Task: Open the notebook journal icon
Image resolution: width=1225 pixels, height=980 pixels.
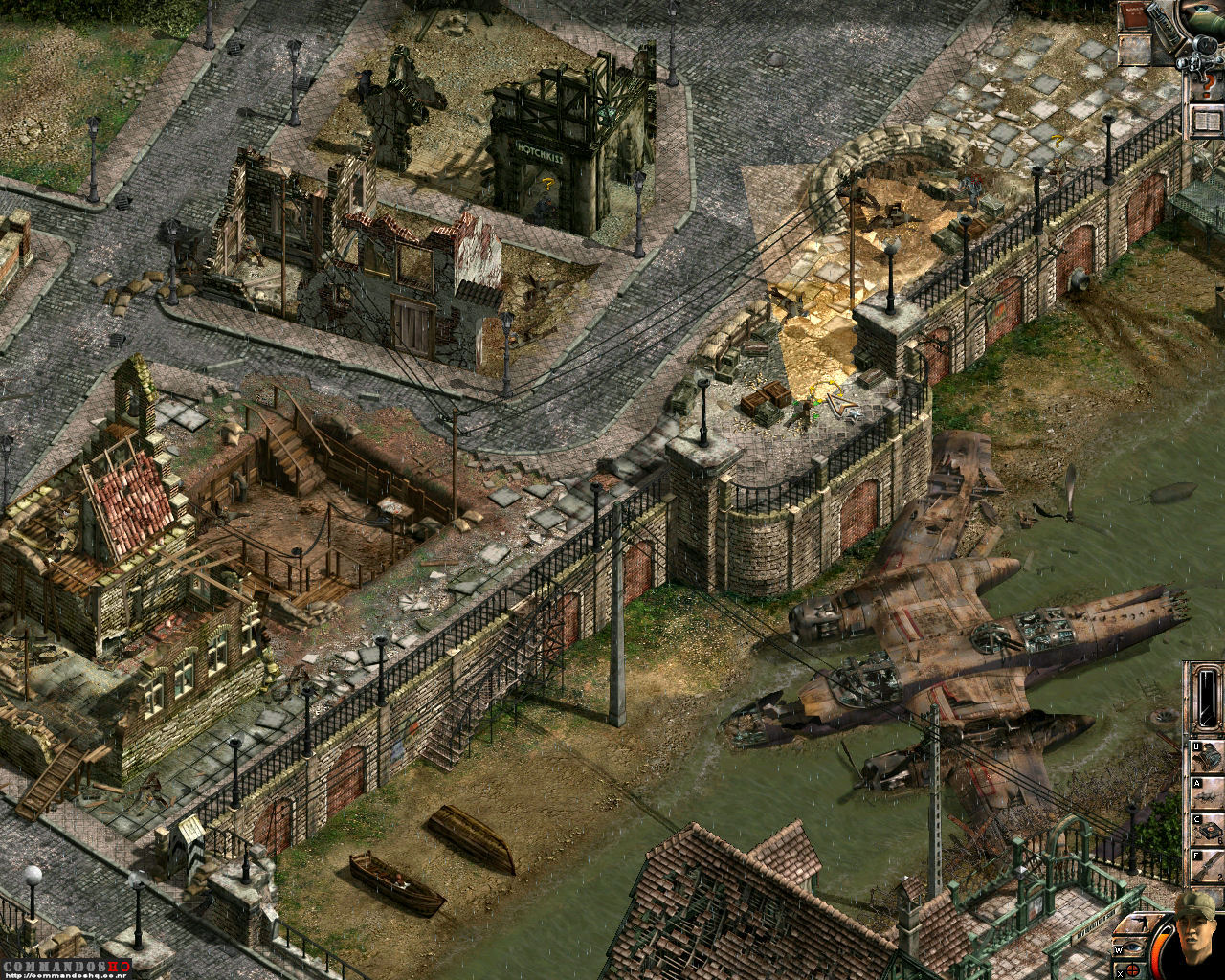Action: pos(1208,122)
